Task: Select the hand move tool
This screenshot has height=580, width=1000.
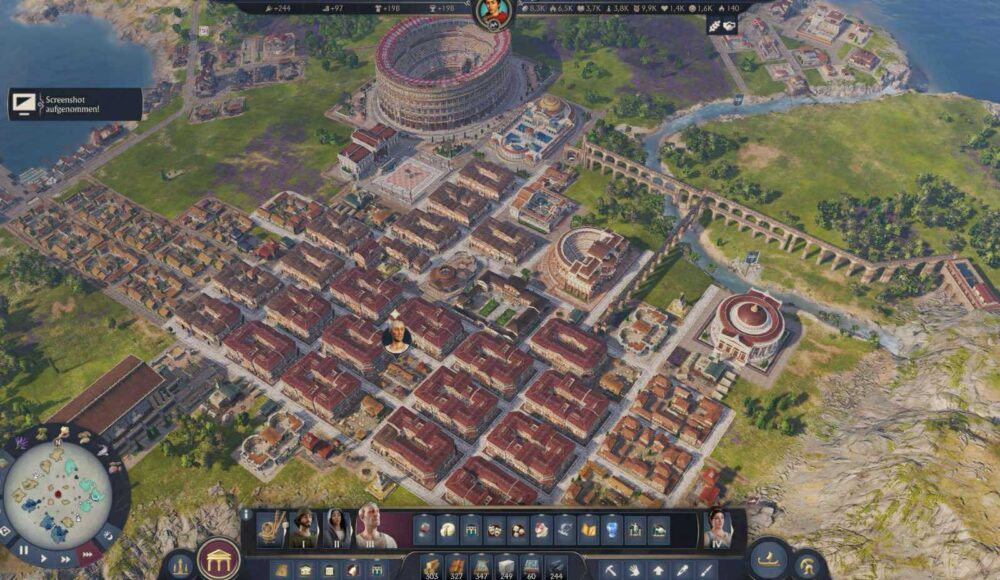Action: 634,571
